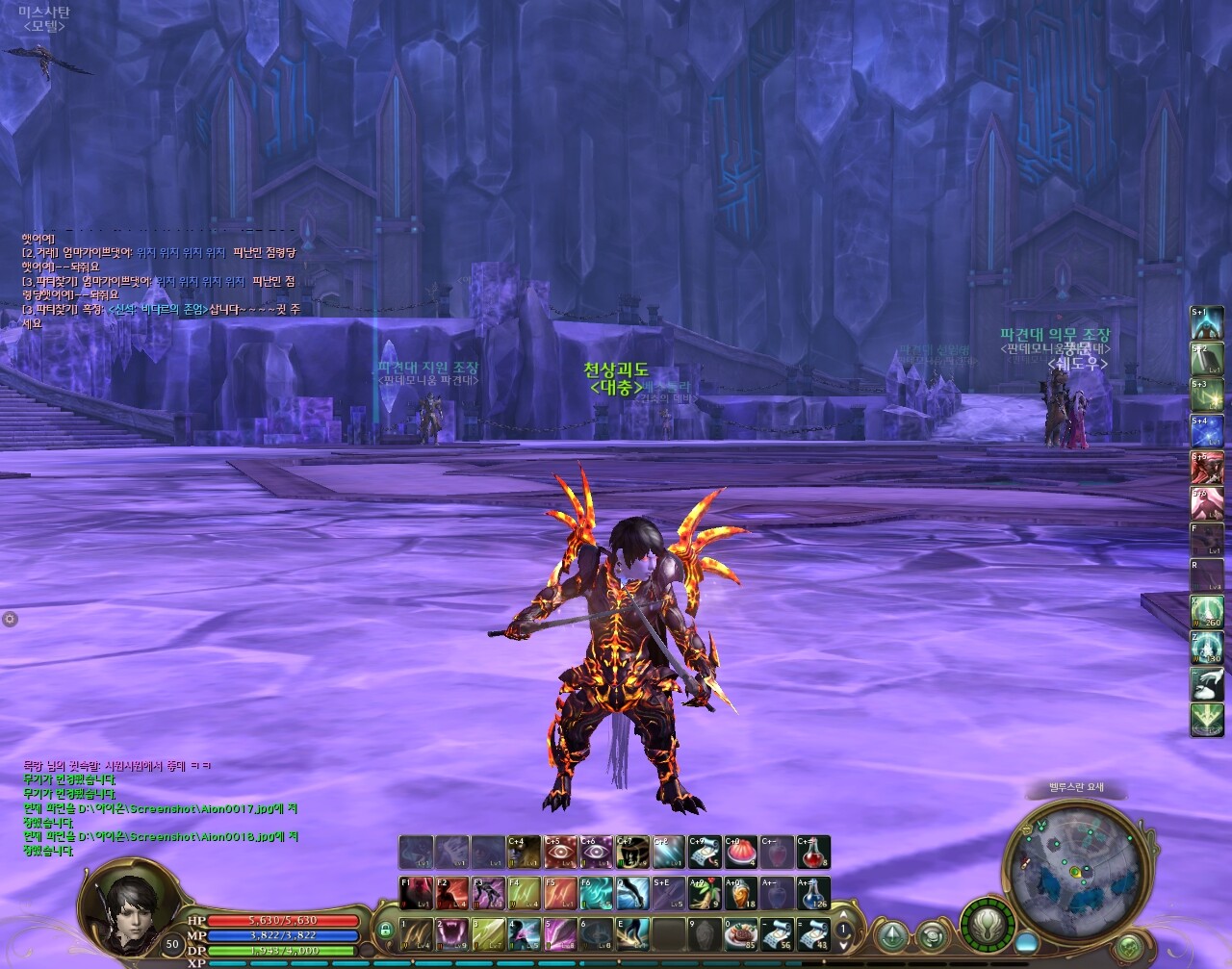Use the red potion in slot C+=
The height and width of the screenshot is (969, 1232).
tap(814, 853)
